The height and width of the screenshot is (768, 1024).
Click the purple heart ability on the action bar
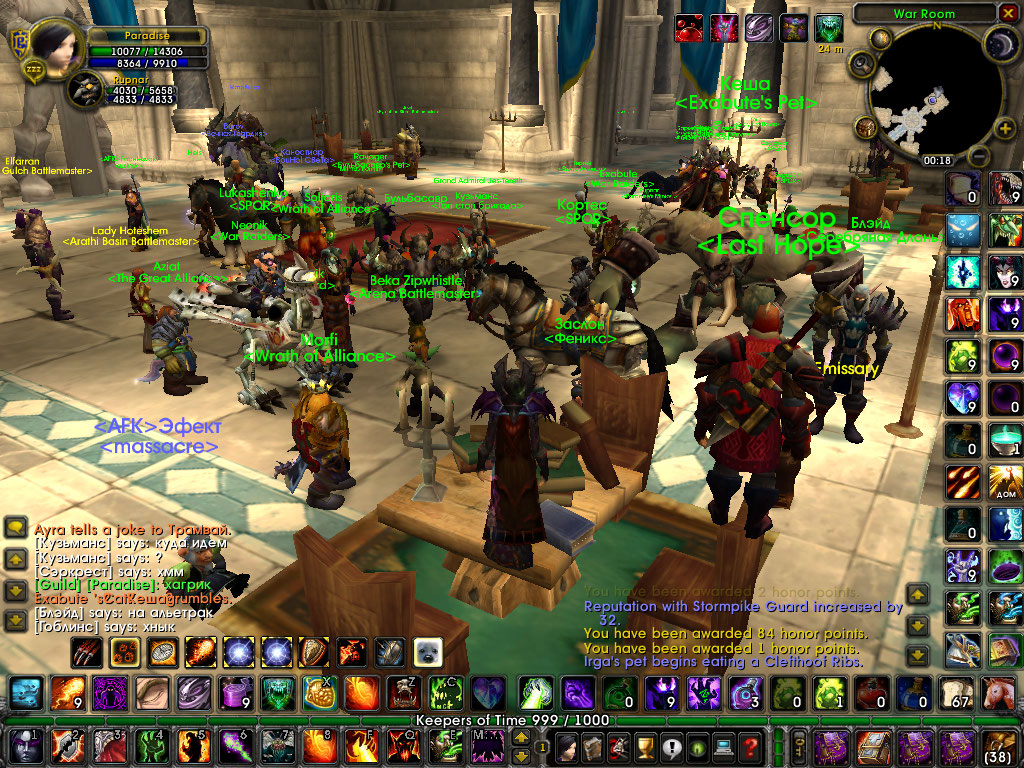(488, 692)
